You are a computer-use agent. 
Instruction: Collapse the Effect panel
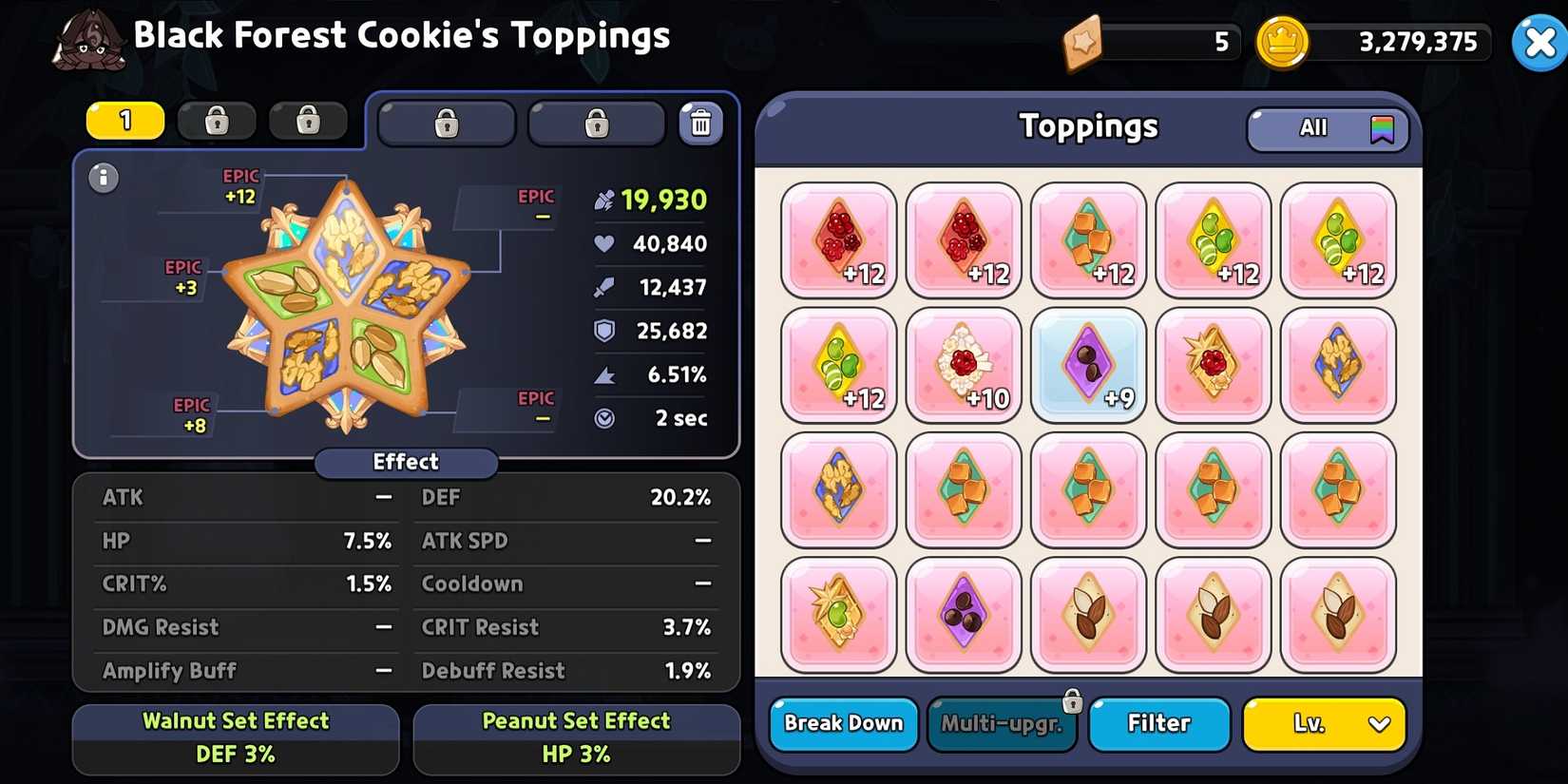[406, 463]
